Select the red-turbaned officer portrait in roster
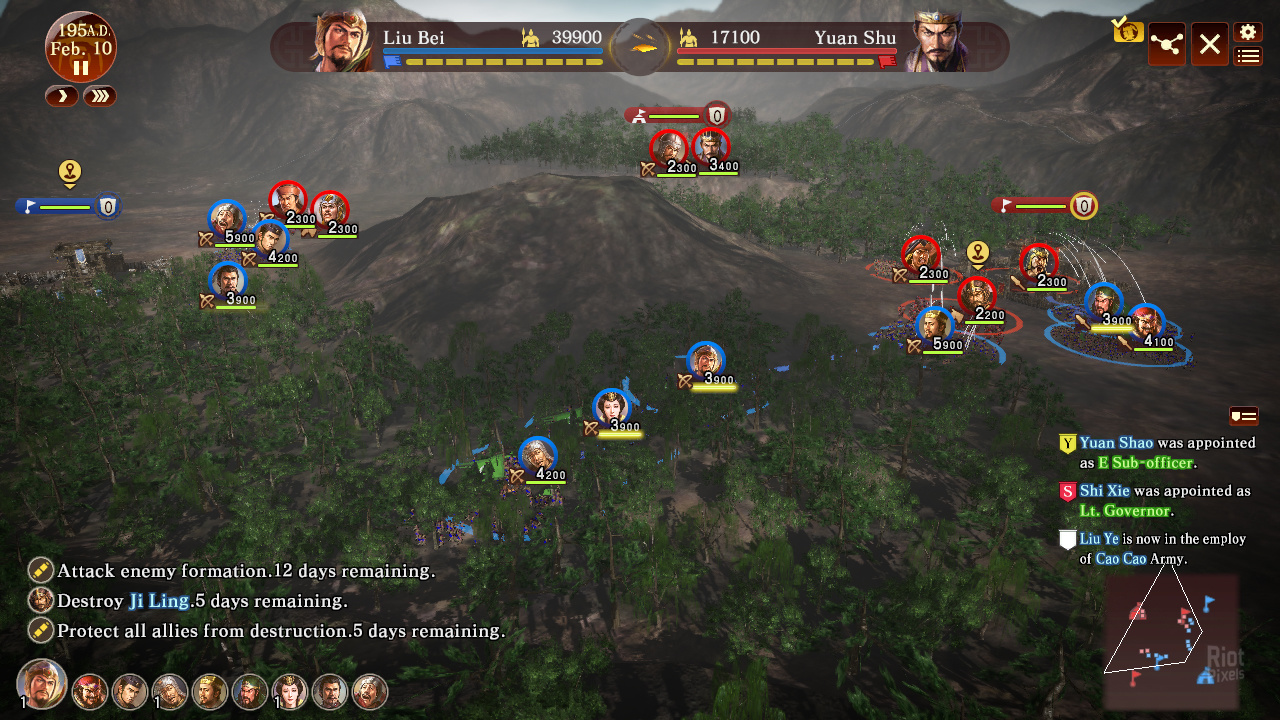This screenshot has width=1280, height=720. (90, 691)
